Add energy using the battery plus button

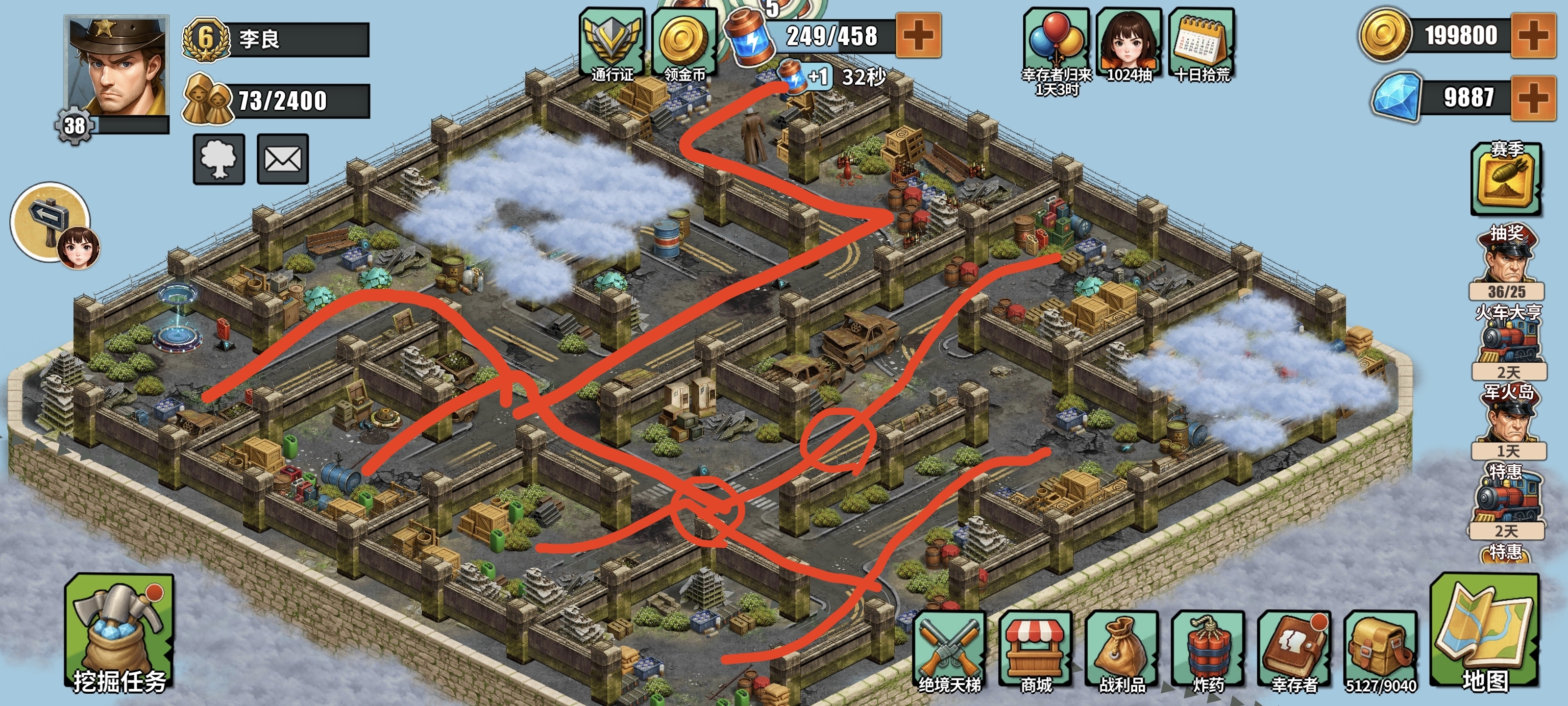click(x=919, y=35)
